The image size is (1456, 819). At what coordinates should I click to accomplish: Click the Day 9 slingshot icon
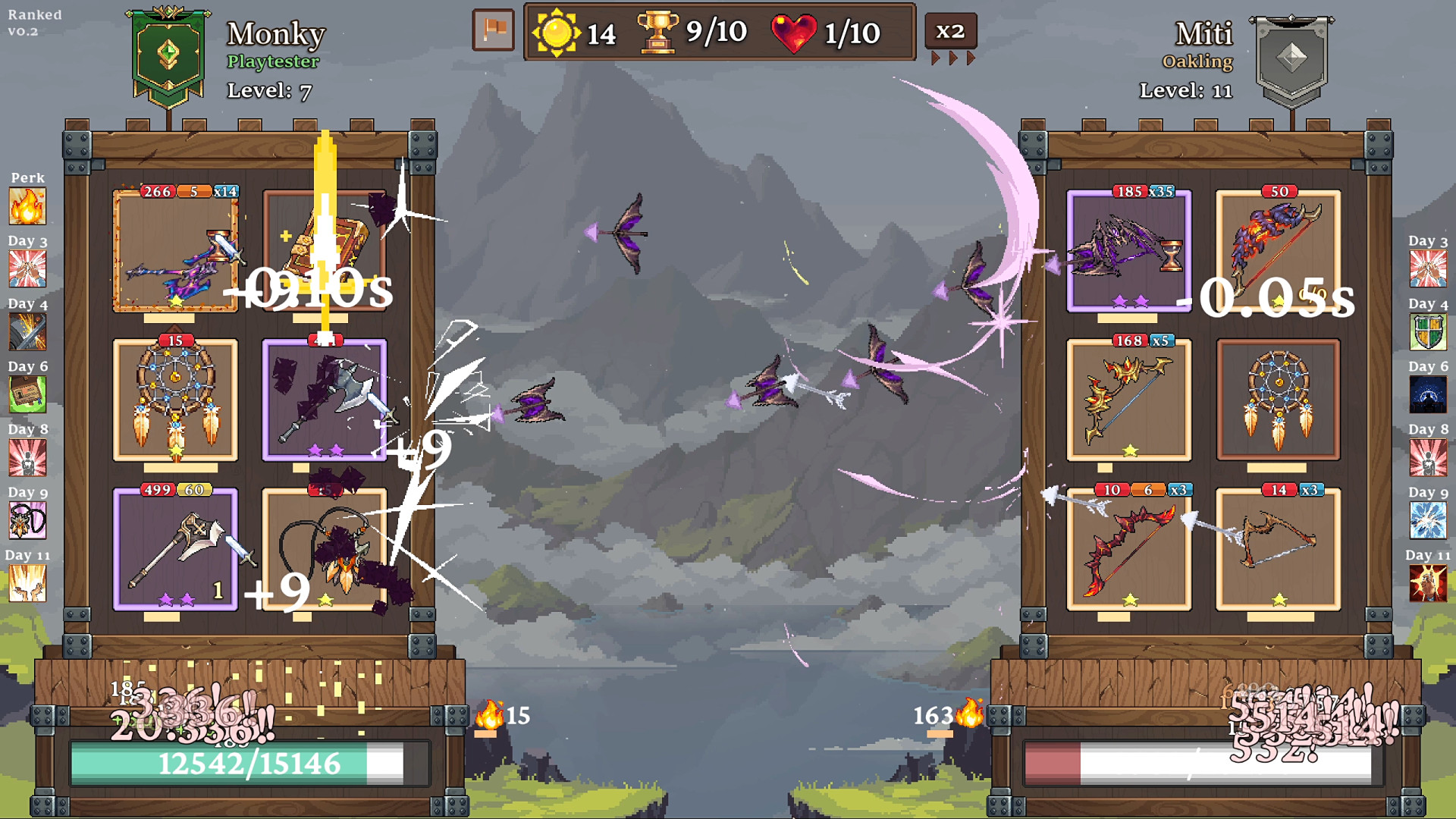28,520
